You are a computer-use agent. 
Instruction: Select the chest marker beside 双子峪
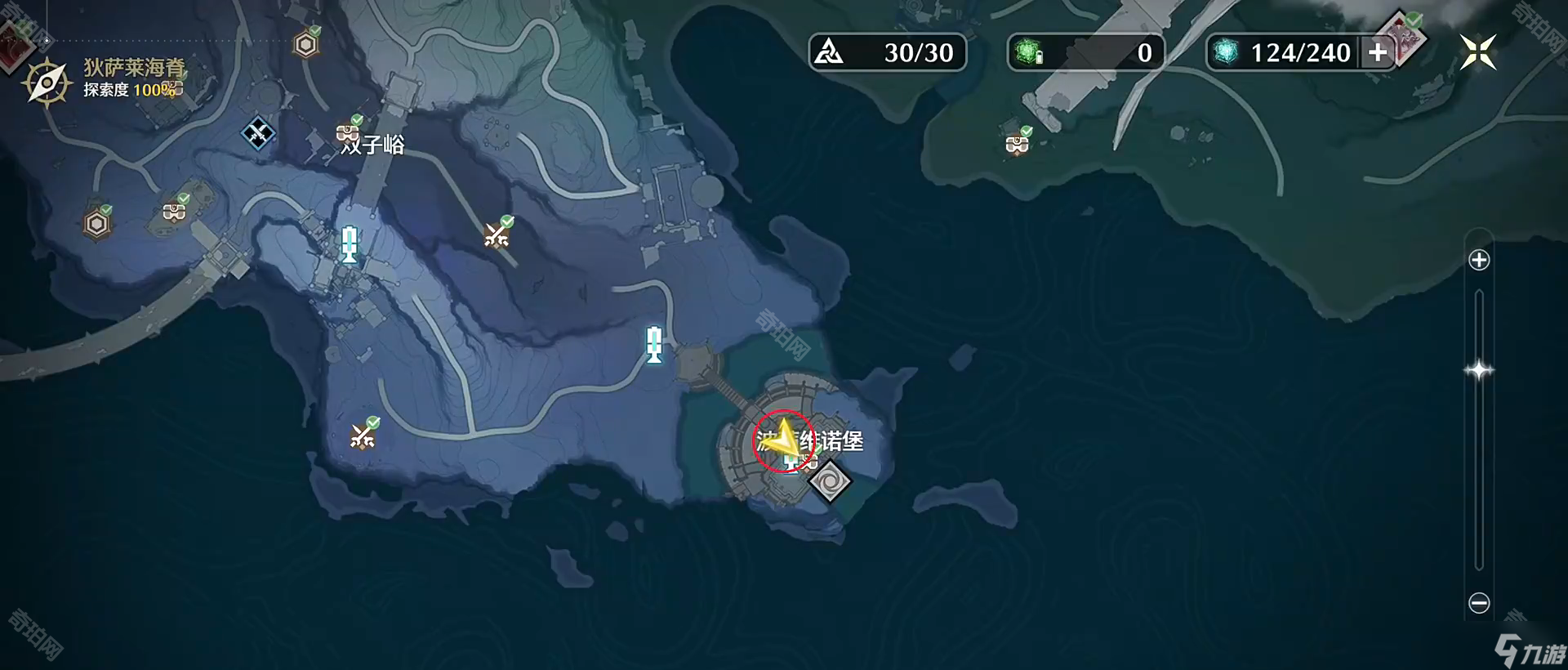(x=349, y=132)
